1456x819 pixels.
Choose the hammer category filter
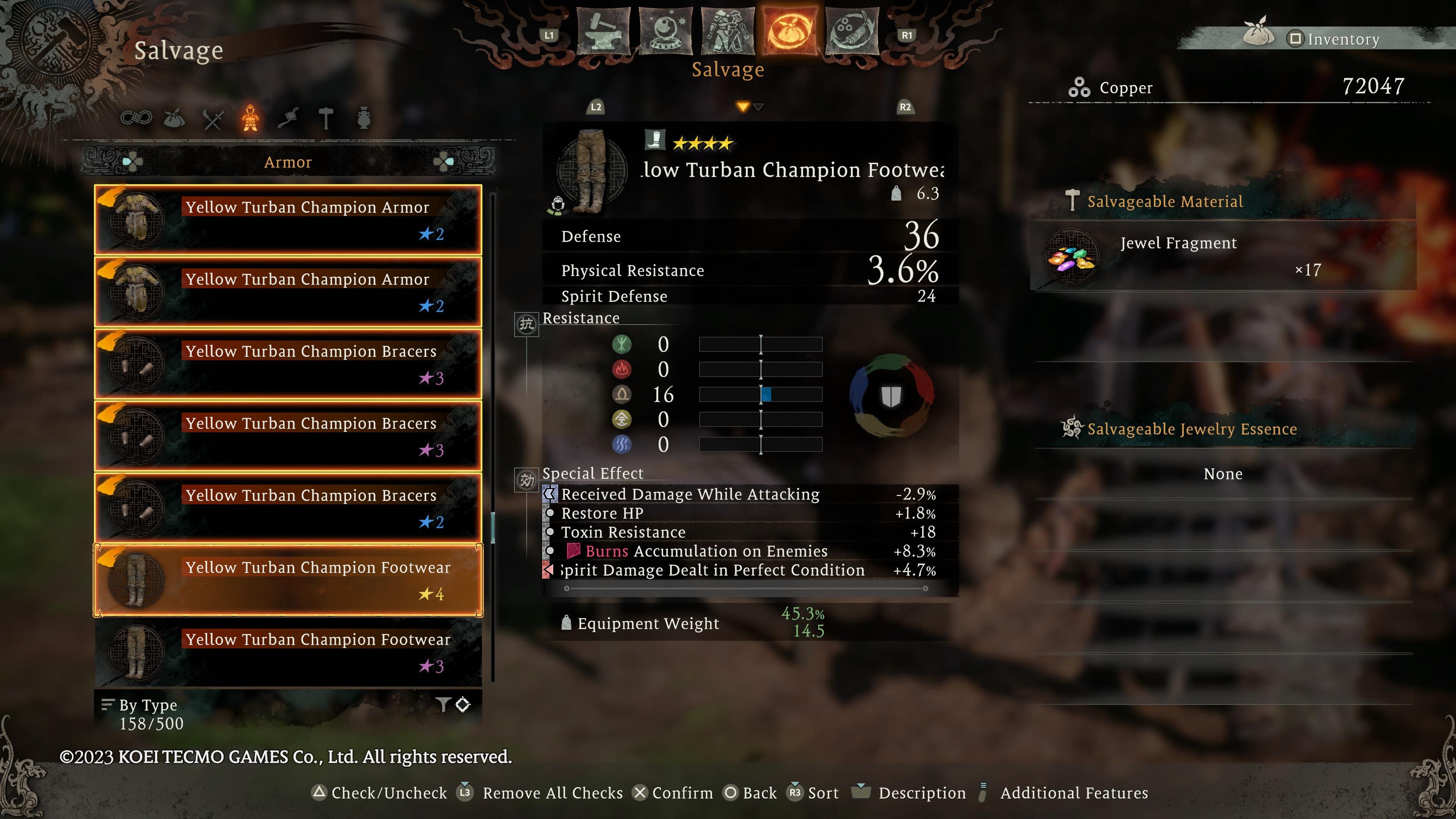coord(326,118)
